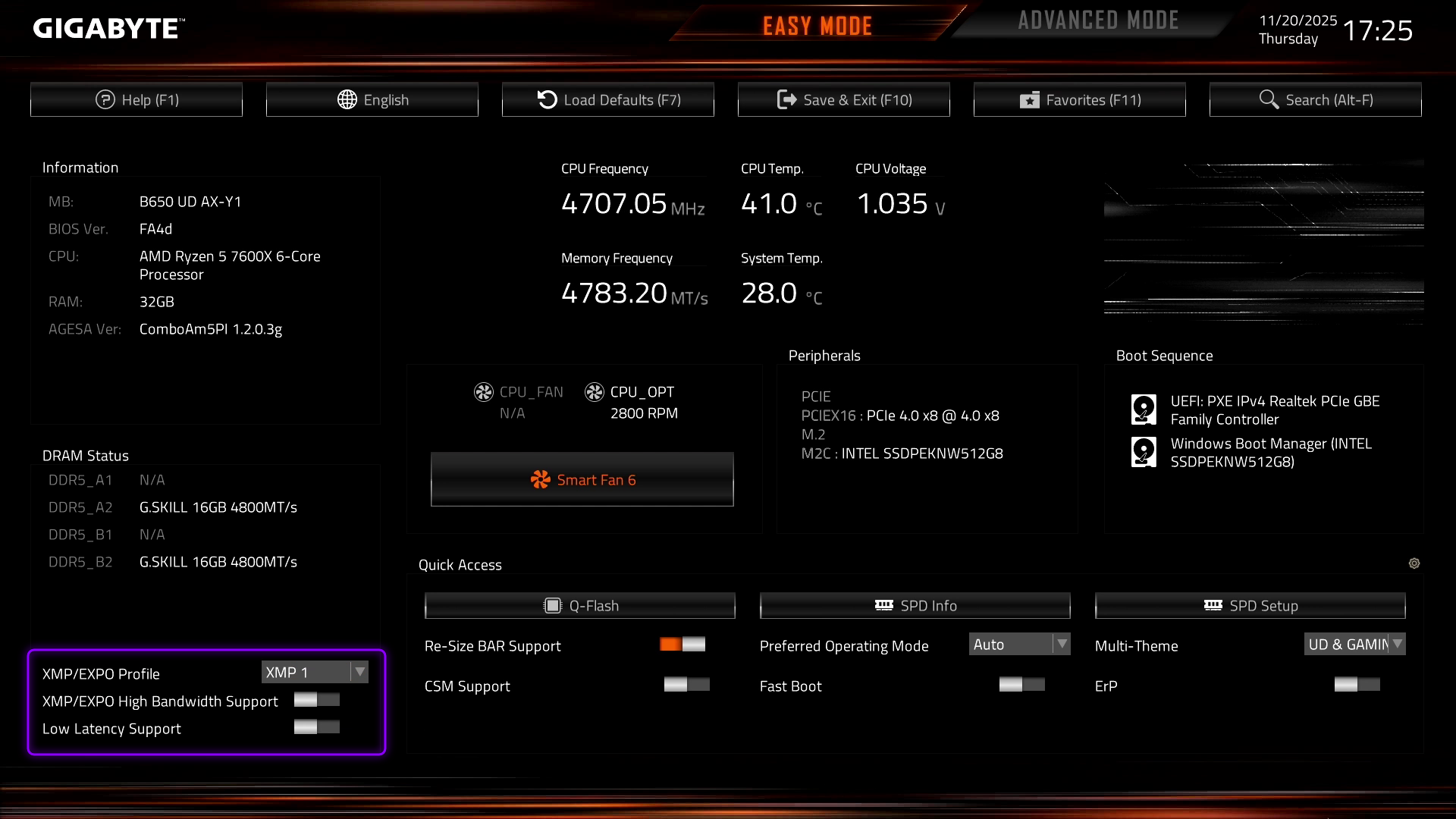Open the Help (F1) button
This screenshot has height=819, width=1456.
click(x=136, y=99)
